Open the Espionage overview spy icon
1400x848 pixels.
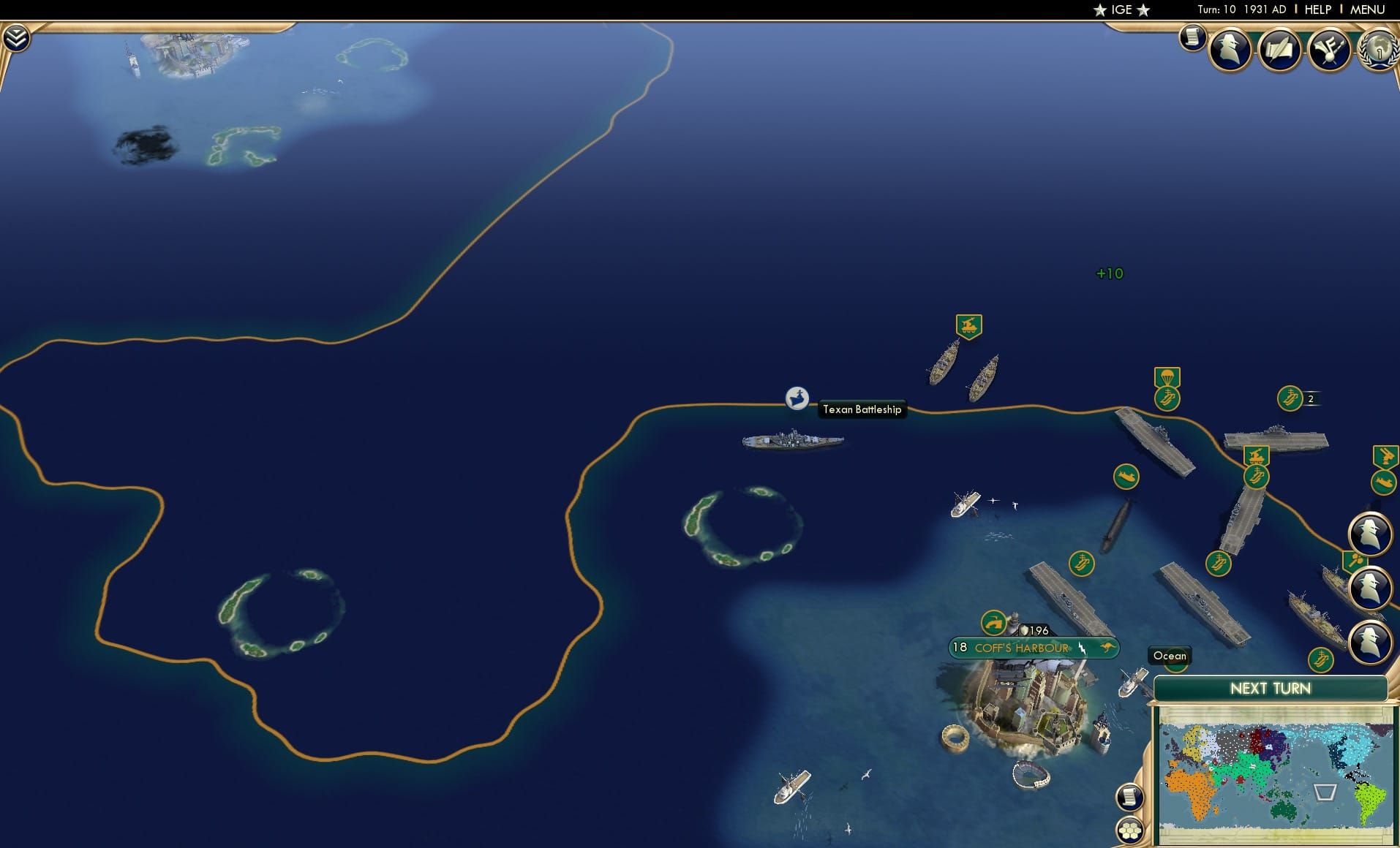1230,49
